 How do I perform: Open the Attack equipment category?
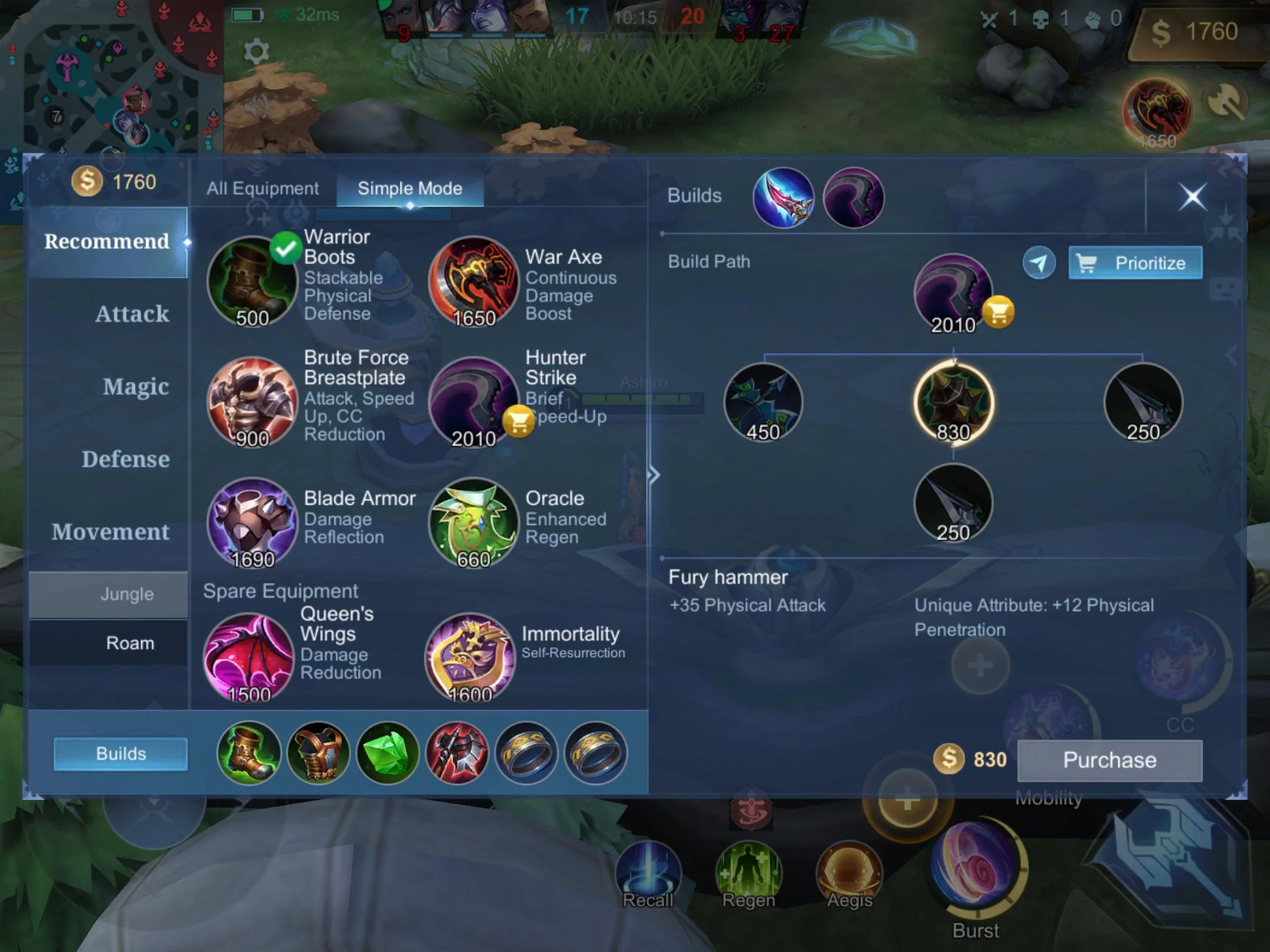tap(132, 314)
